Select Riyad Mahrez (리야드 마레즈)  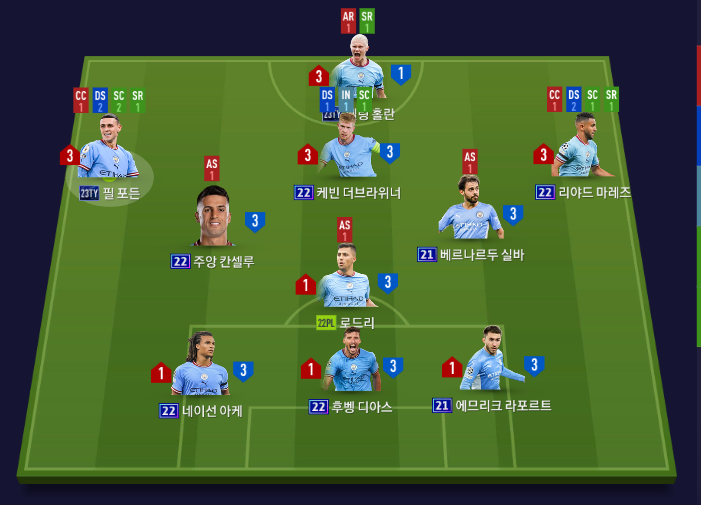click(x=577, y=151)
